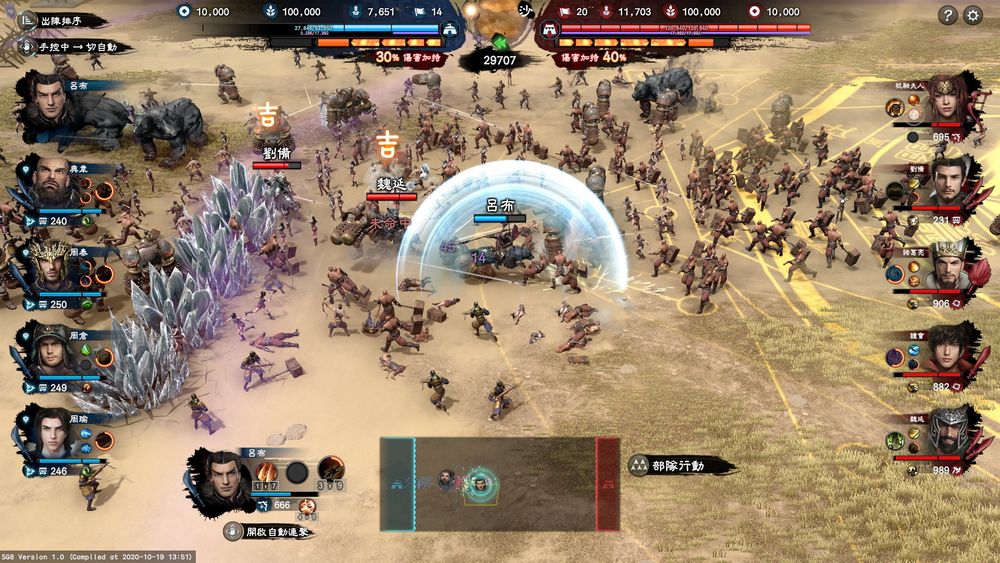The width and height of the screenshot is (1000, 563).
Task: Open the 出陣排序 deployment order button
Action: (x=62, y=20)
